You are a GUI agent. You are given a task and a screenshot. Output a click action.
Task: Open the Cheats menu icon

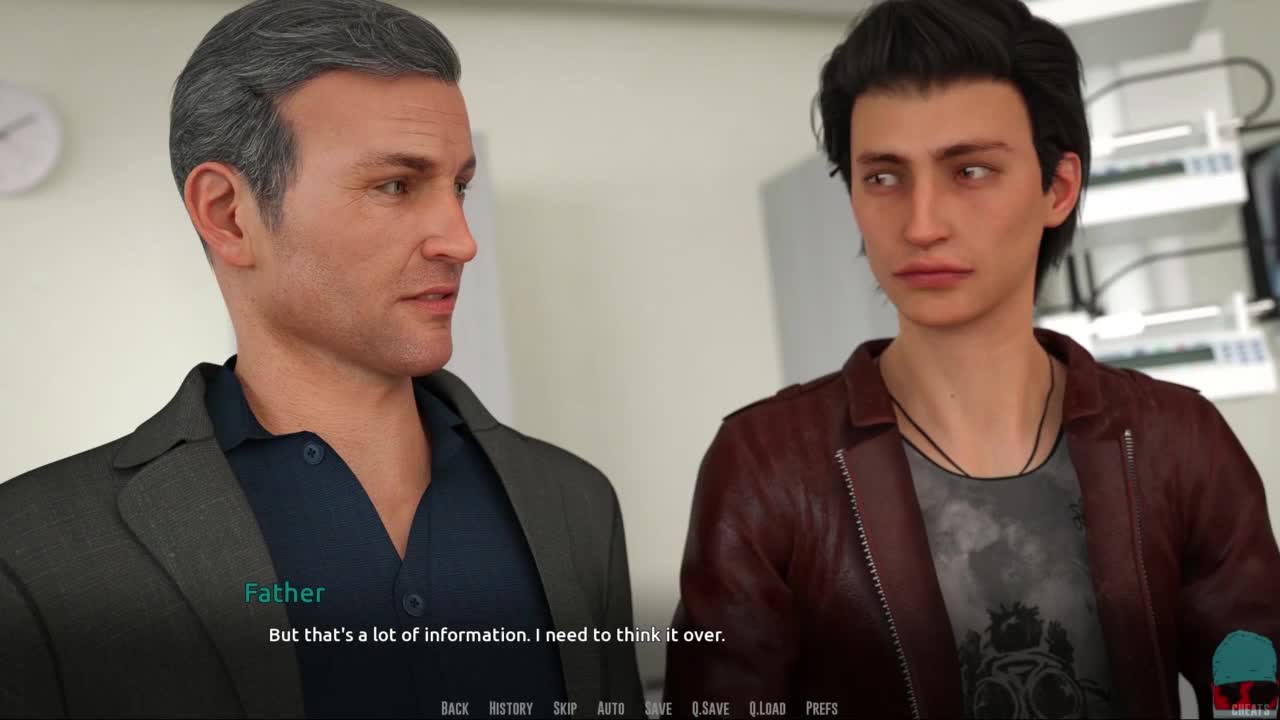(1244, 675)
